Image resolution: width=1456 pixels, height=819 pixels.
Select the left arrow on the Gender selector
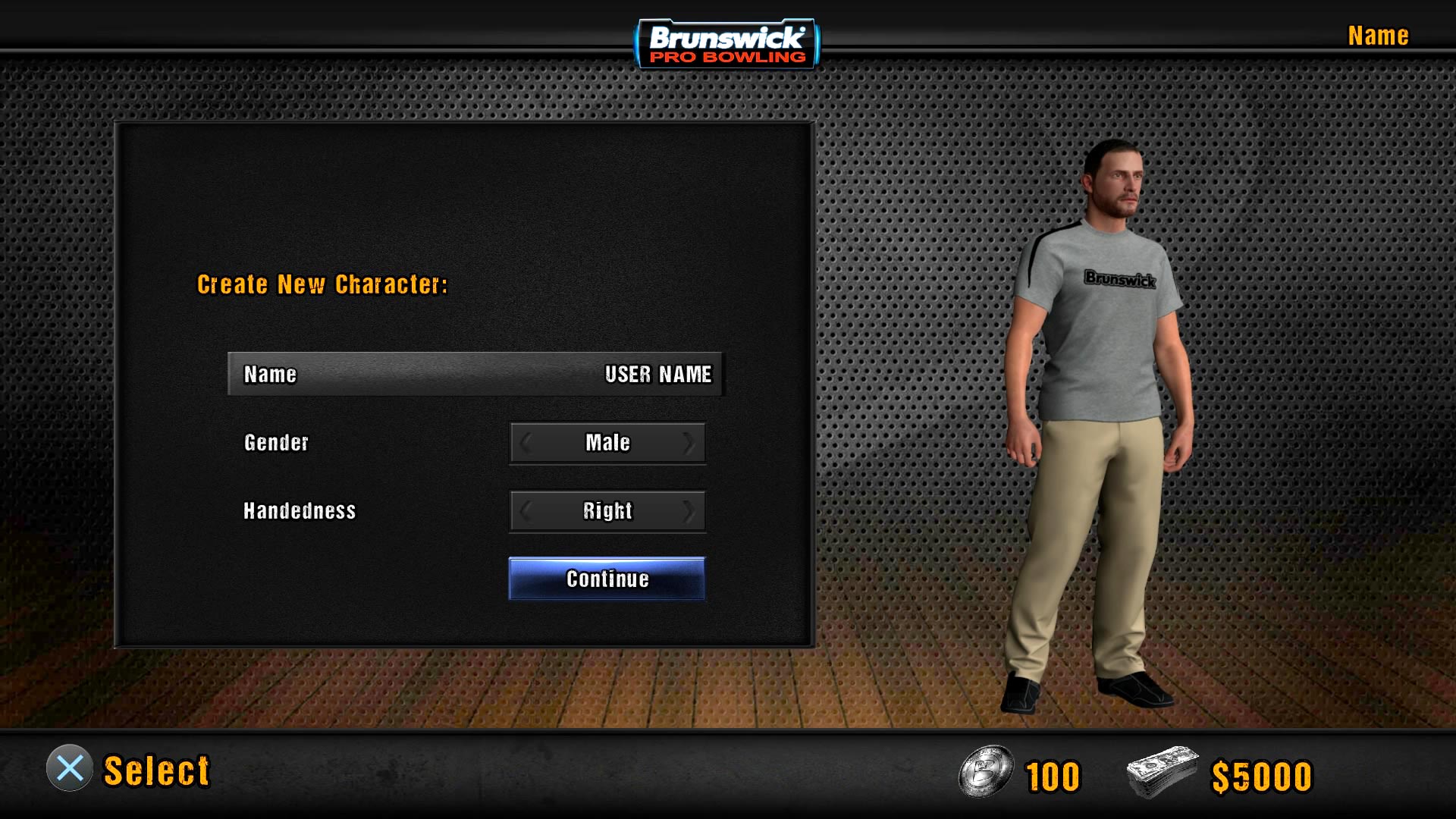coord(525,443)
